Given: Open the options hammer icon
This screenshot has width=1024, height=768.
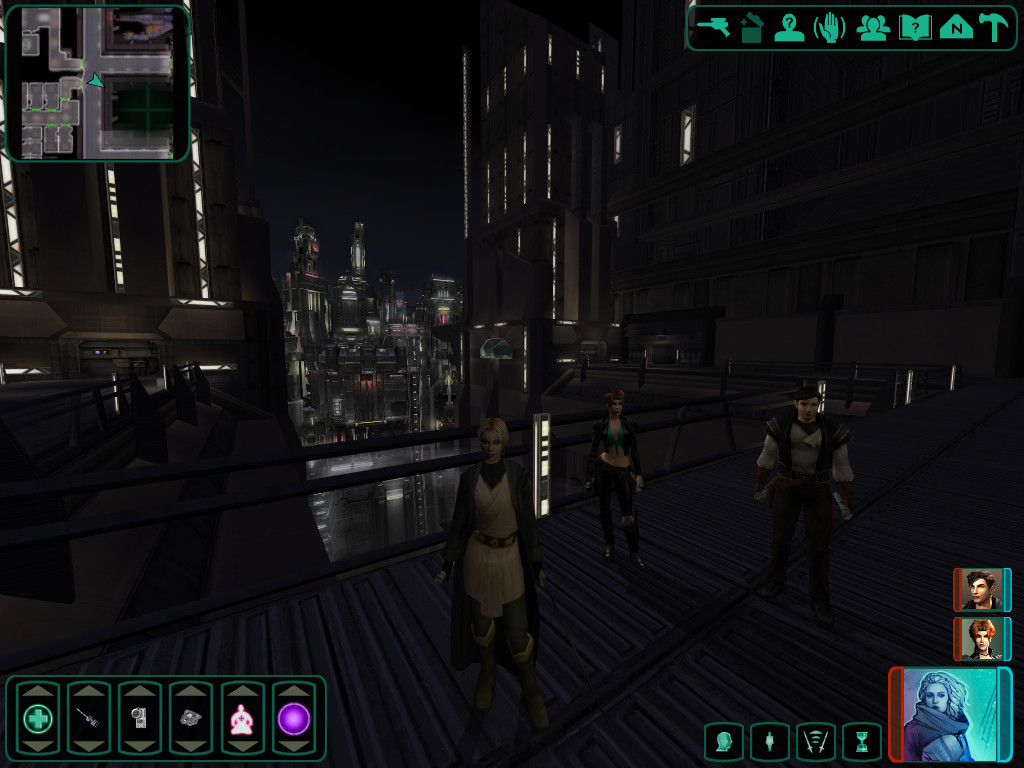Looking at the screenshot, I should coord(993,27).
